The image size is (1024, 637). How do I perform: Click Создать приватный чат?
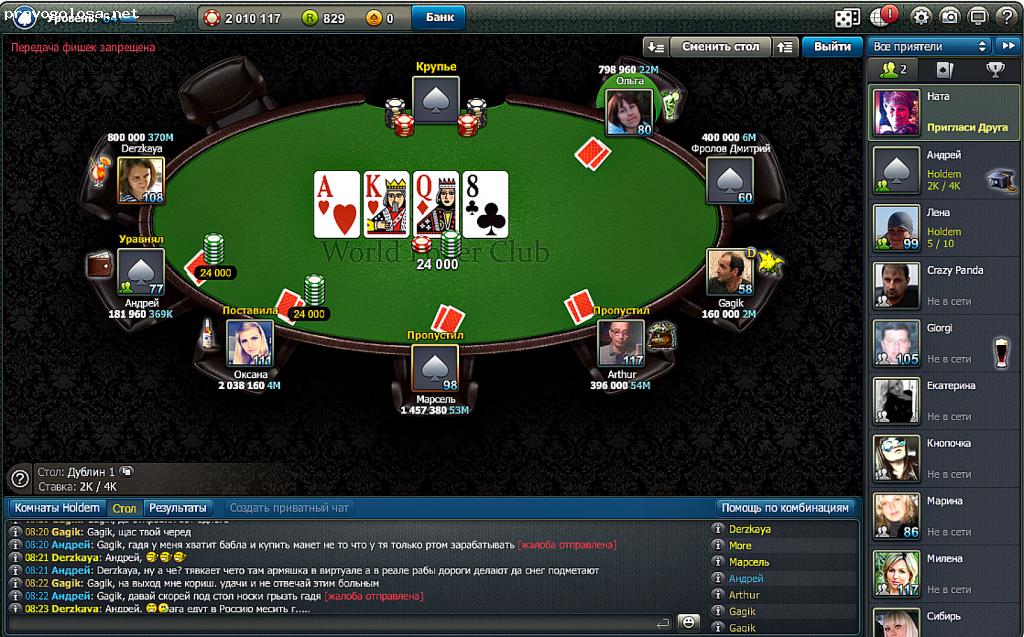click(289, 508)
